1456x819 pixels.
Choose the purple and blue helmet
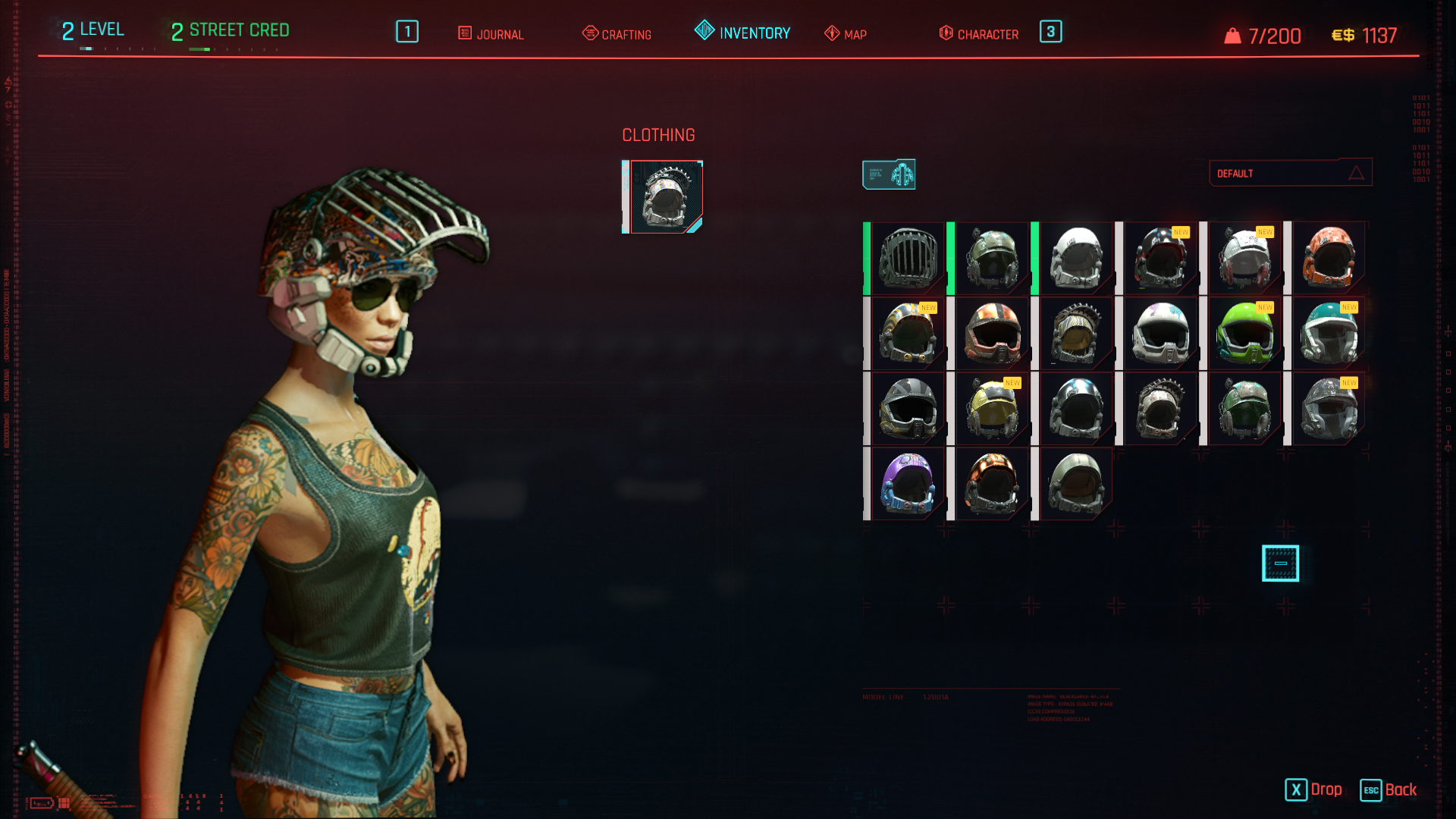click(x=908, y=484)
